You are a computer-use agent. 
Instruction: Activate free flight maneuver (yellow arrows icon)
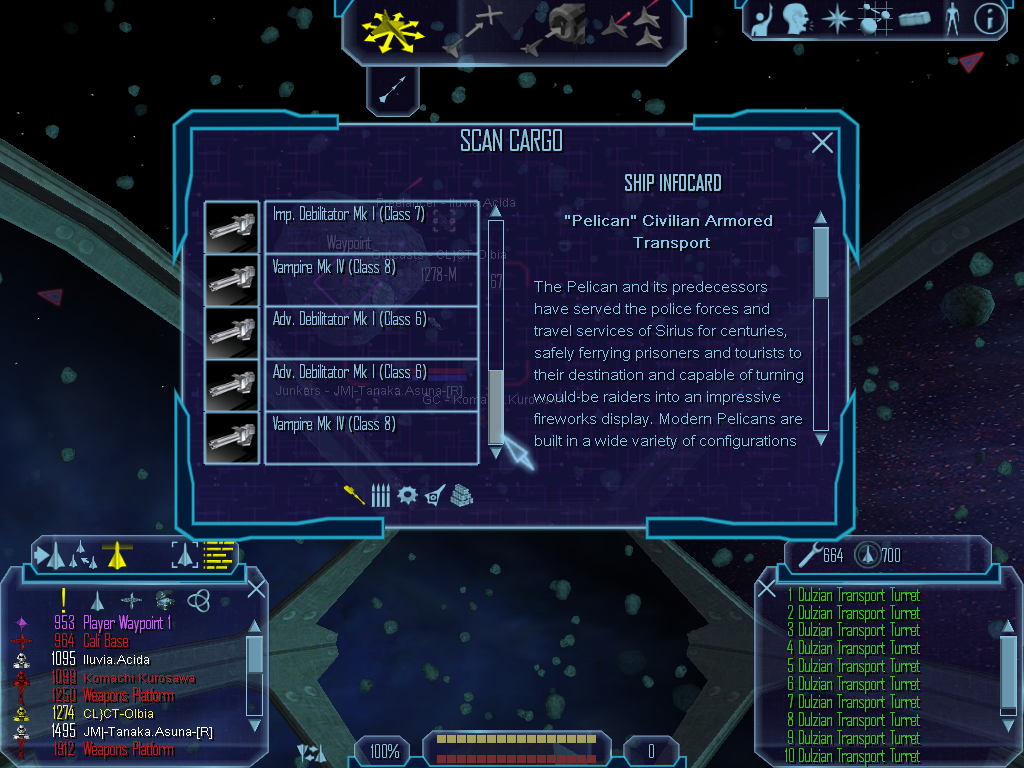[x=395, y=29]
